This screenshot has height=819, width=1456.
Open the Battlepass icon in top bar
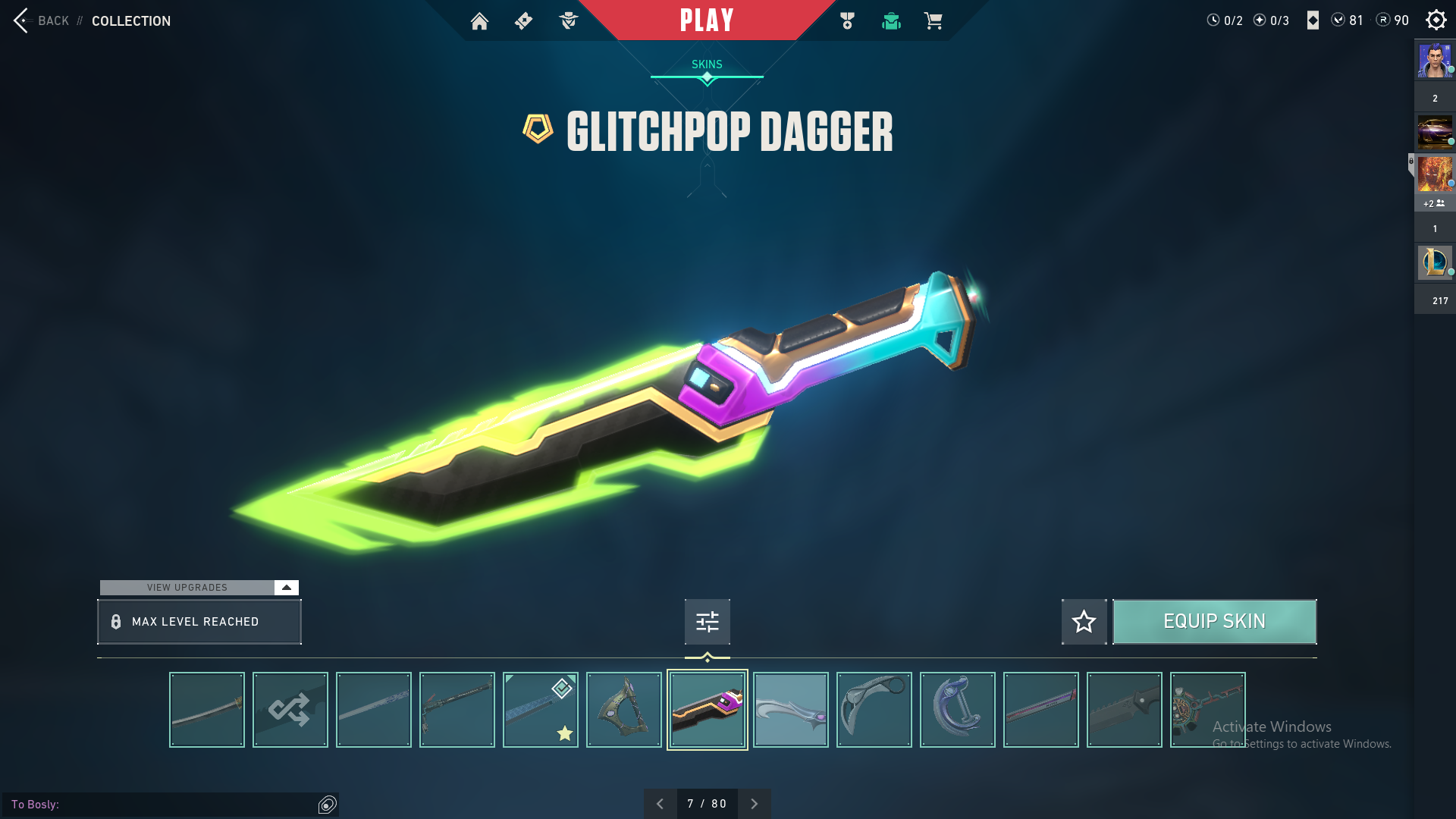[523, 21]
